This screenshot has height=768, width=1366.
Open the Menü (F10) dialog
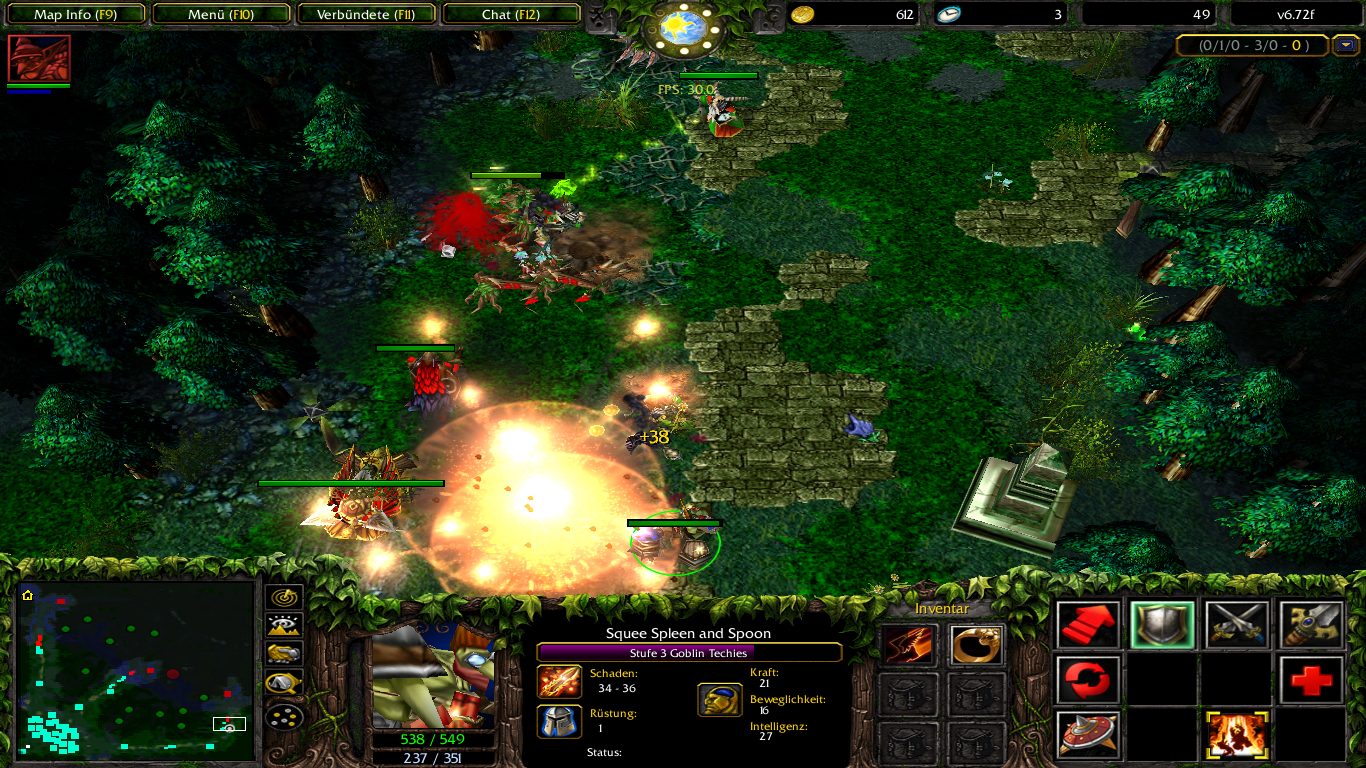pos(221,14)
